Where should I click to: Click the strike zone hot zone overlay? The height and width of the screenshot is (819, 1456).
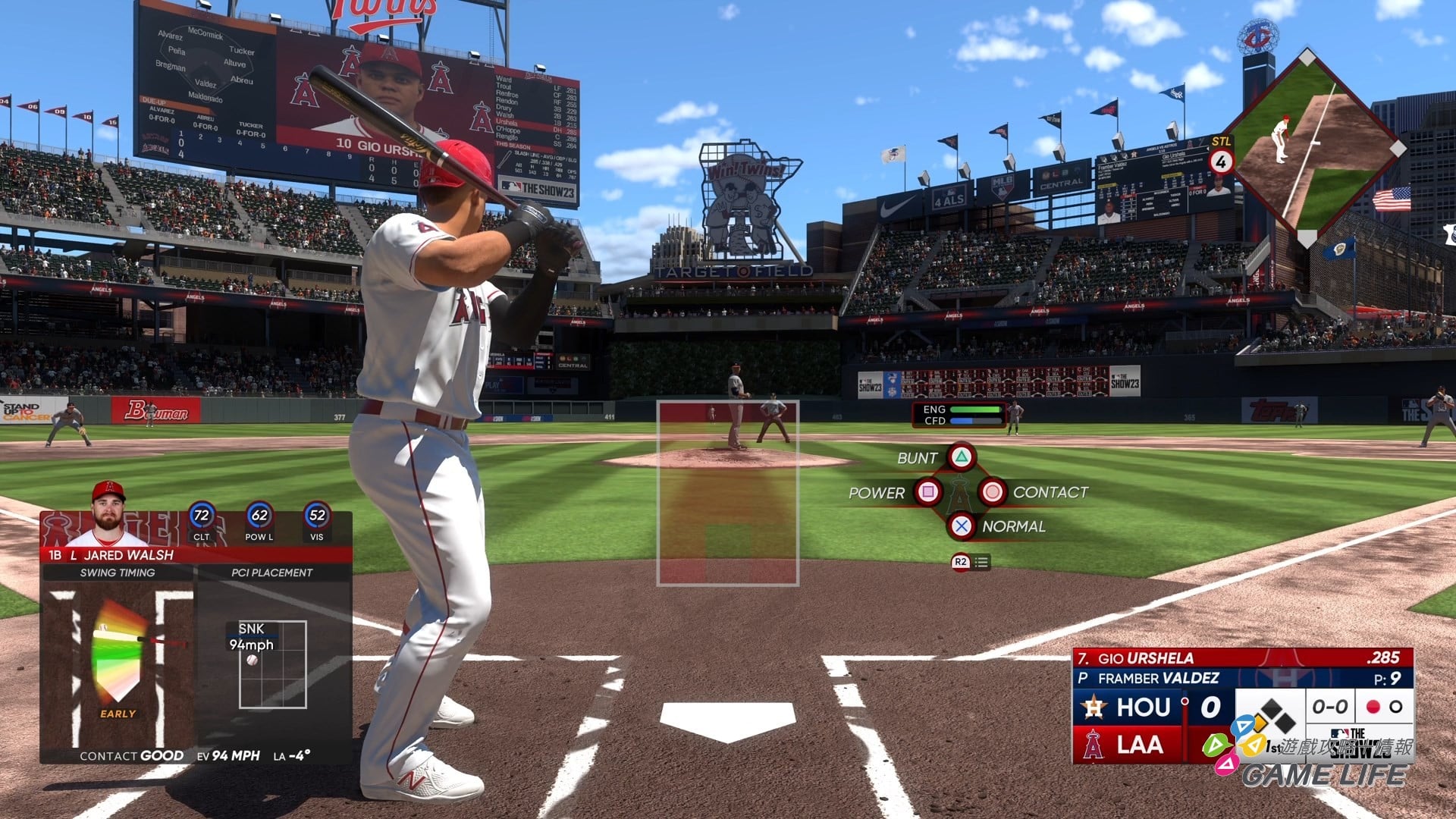[x=727, y=493]
